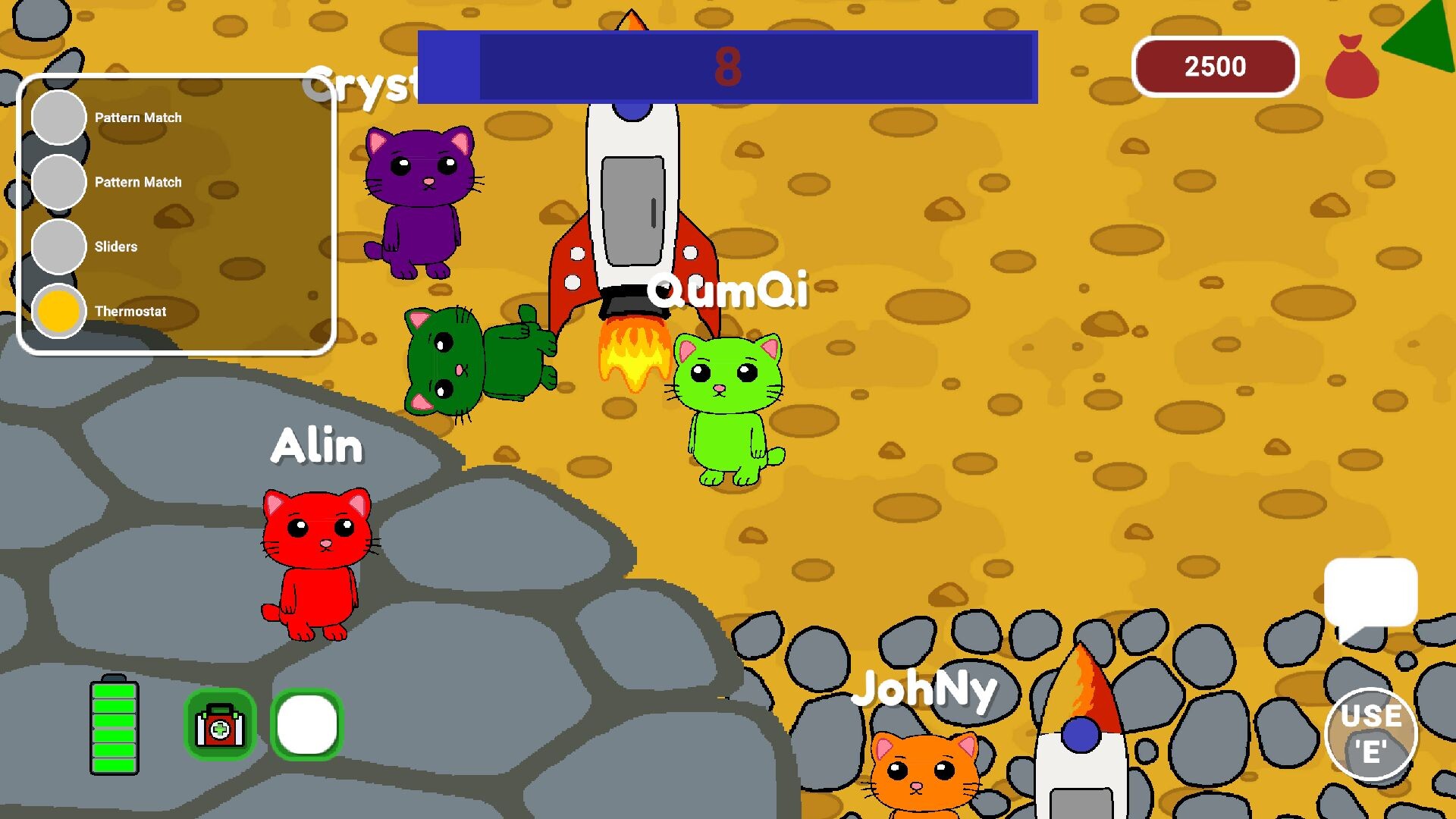
Task: Click the blue progress bar showing 8
Action: coord(726,67)
